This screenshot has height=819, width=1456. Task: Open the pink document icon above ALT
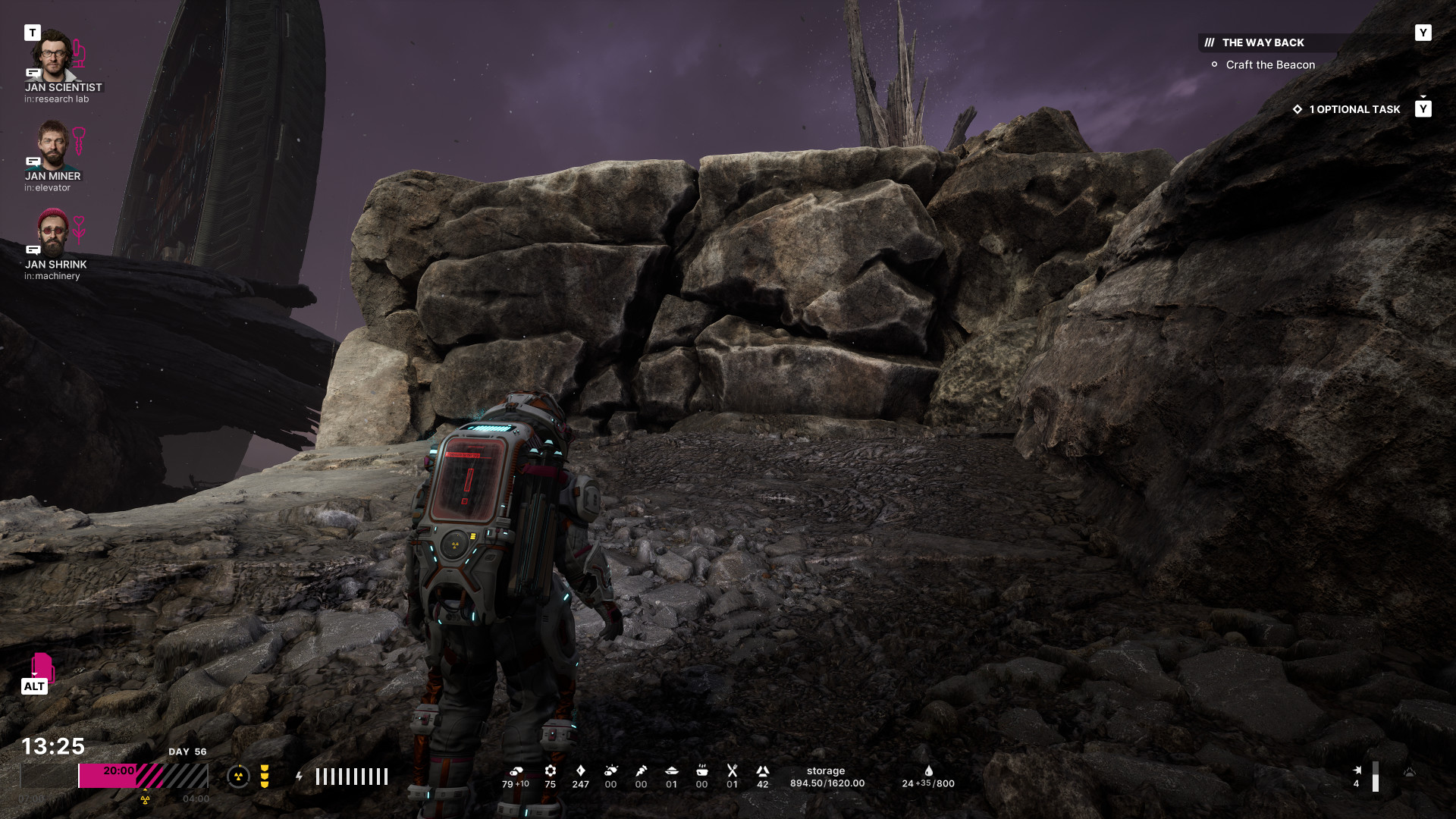coord(42,667)
